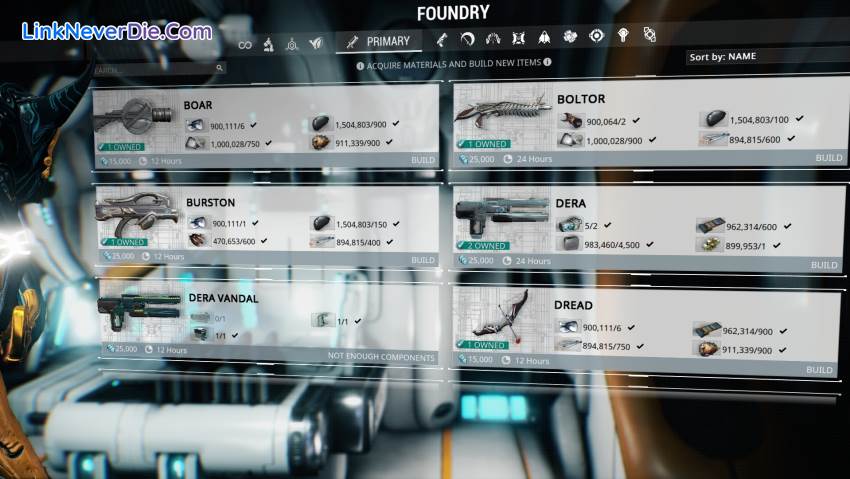Build the Boltor rifle
This screenshot has height=479, width=850.
(828, 158)
